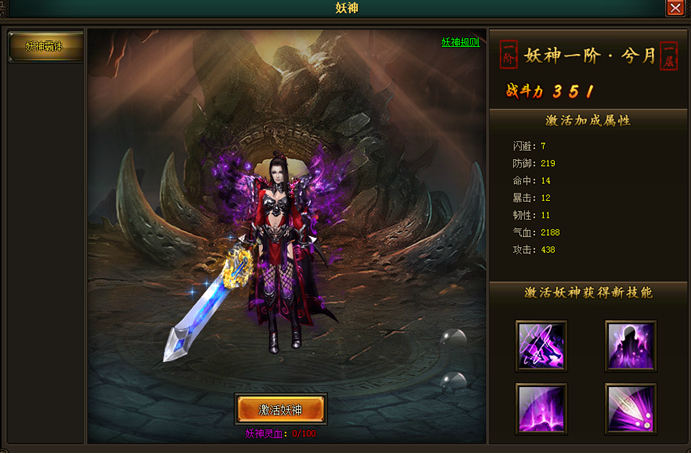
Task: Open the green 妖神规则 rules link
Action: (460, 42)
